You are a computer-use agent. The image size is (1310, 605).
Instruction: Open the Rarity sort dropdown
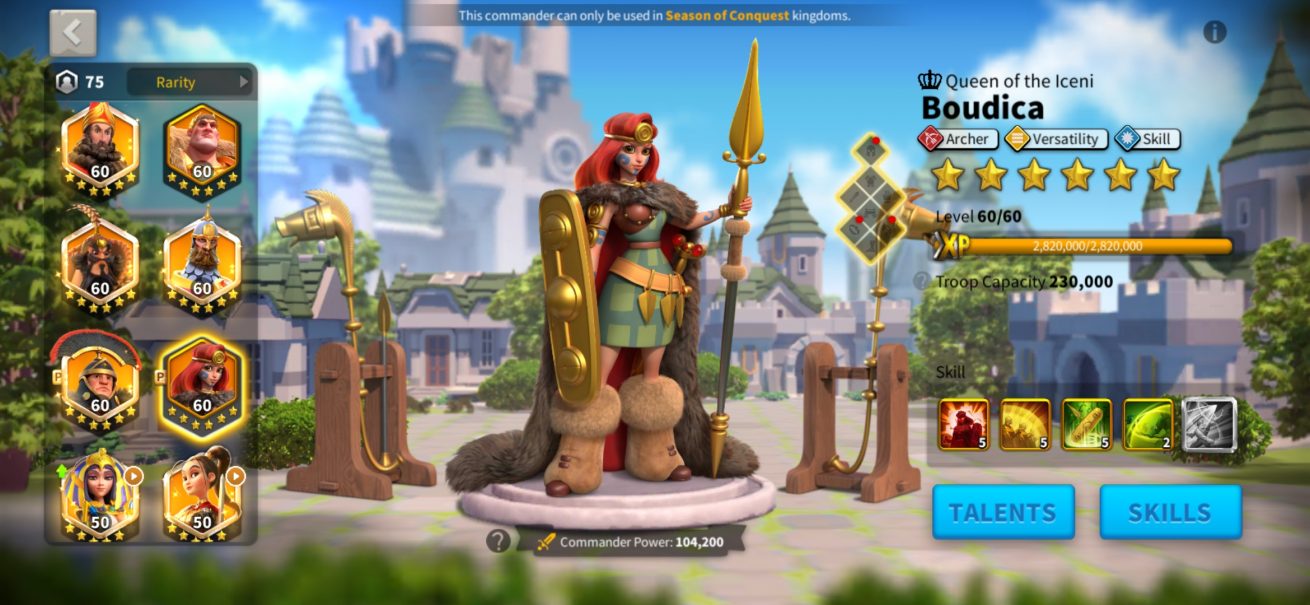point(189,82)
